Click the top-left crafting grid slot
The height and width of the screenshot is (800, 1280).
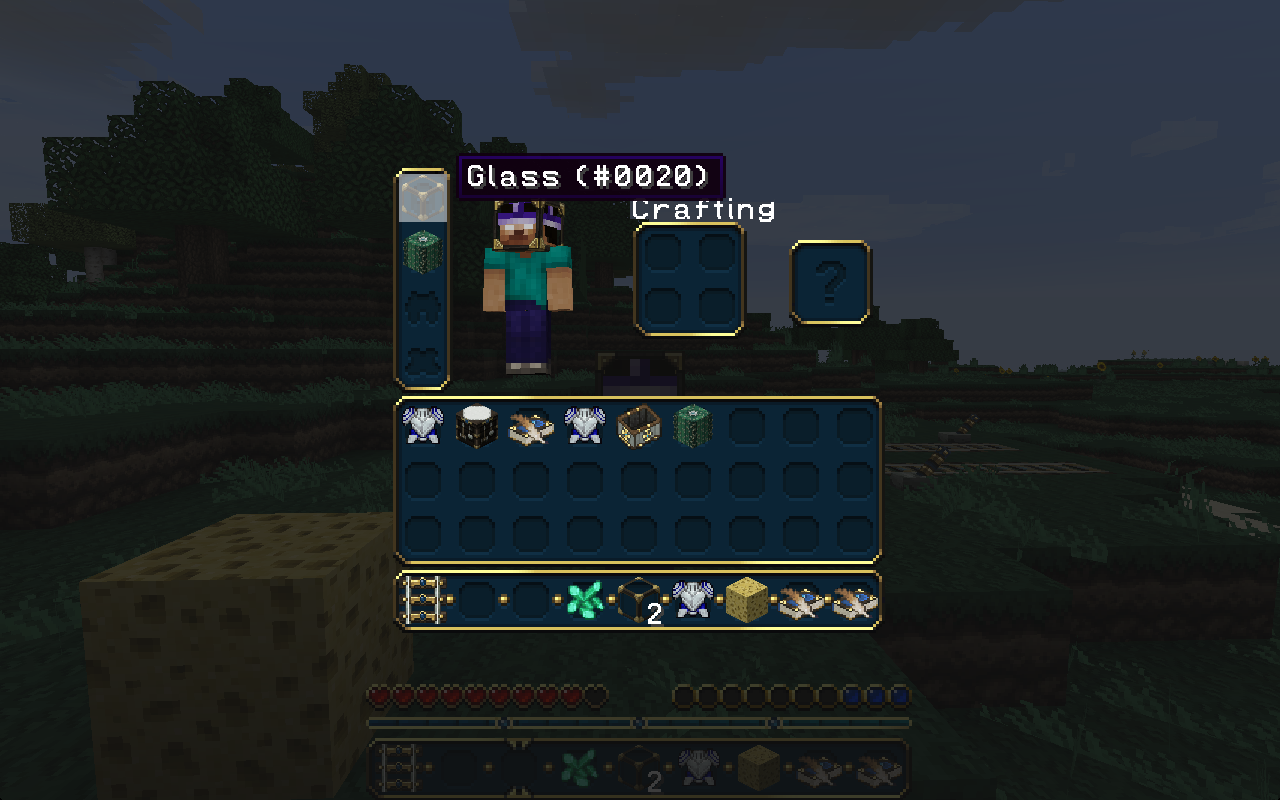pyautogui.click(x=662, y=253)
